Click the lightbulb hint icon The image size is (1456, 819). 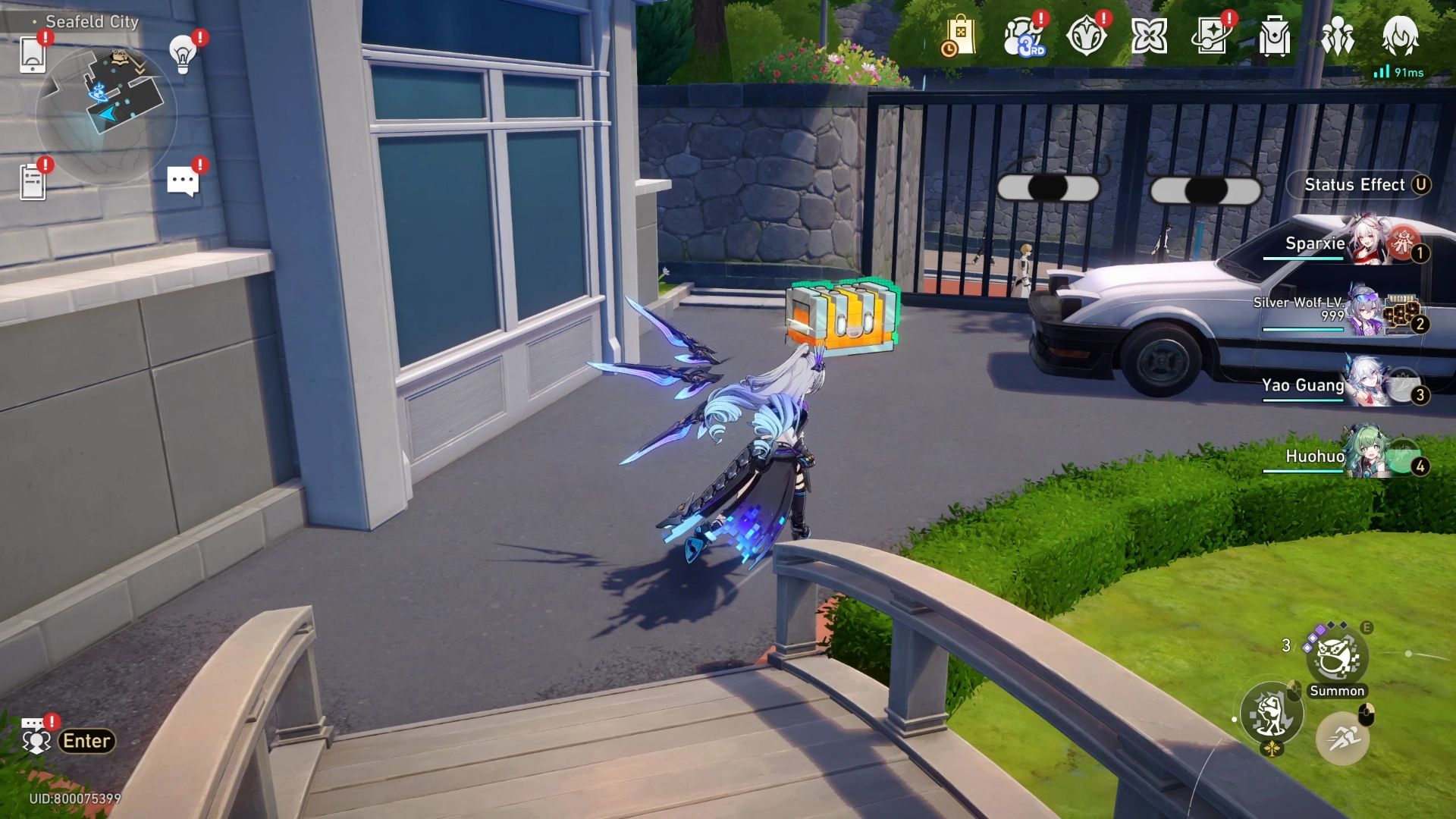(183, 55)
